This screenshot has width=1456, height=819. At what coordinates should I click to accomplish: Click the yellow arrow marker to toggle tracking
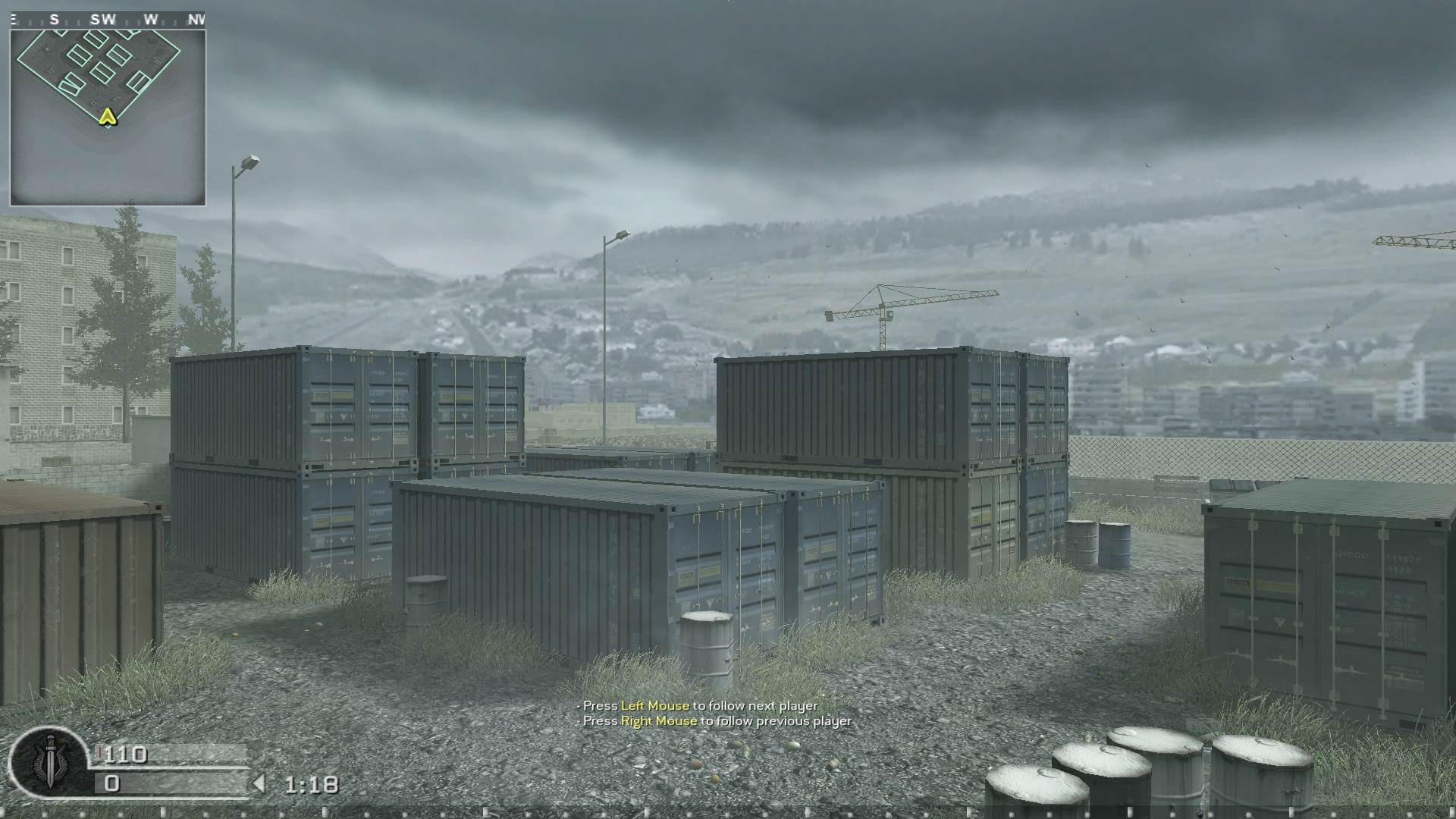[107, 118]
